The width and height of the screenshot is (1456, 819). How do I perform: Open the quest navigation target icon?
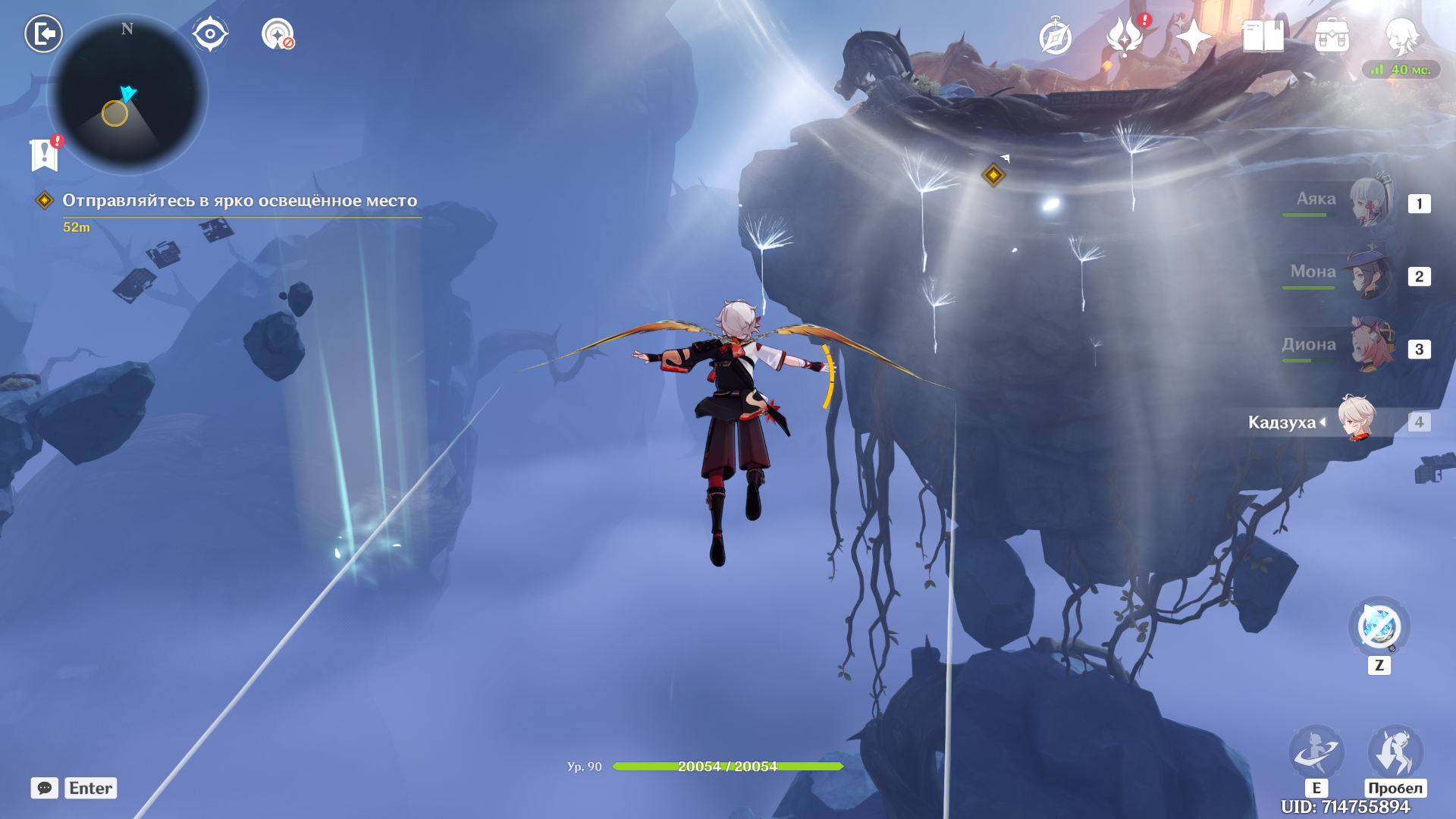click(278, 34)
